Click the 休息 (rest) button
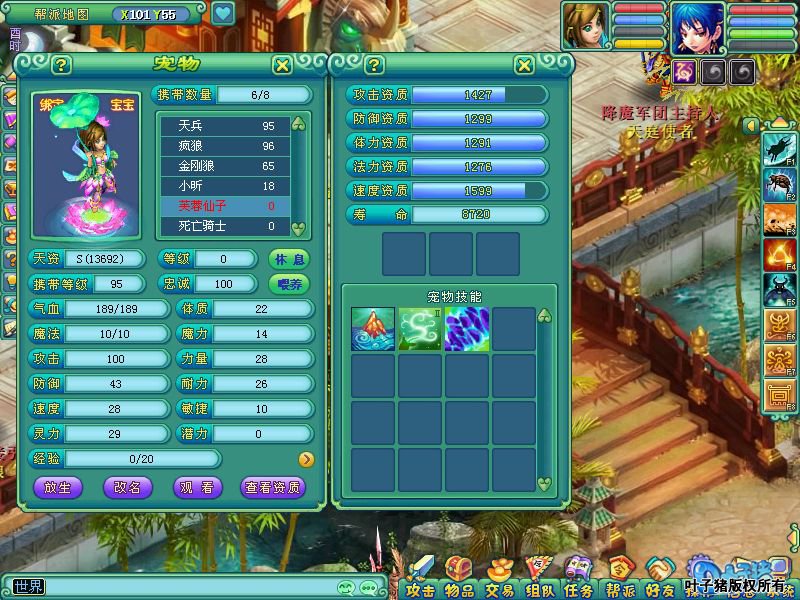This screenshot has width=800, height=600. [288, 259]
